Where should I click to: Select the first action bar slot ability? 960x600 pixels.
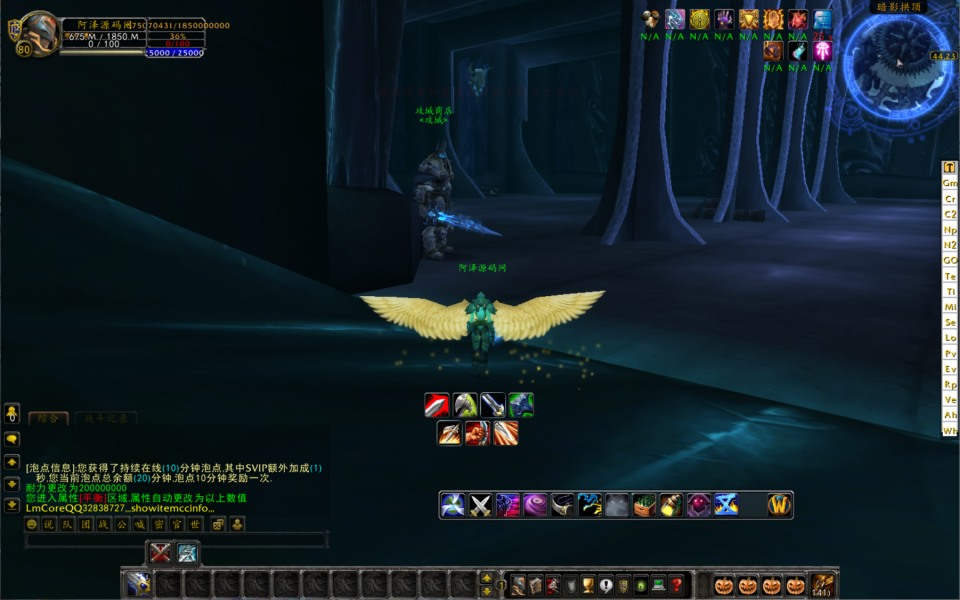coord(138,585)
